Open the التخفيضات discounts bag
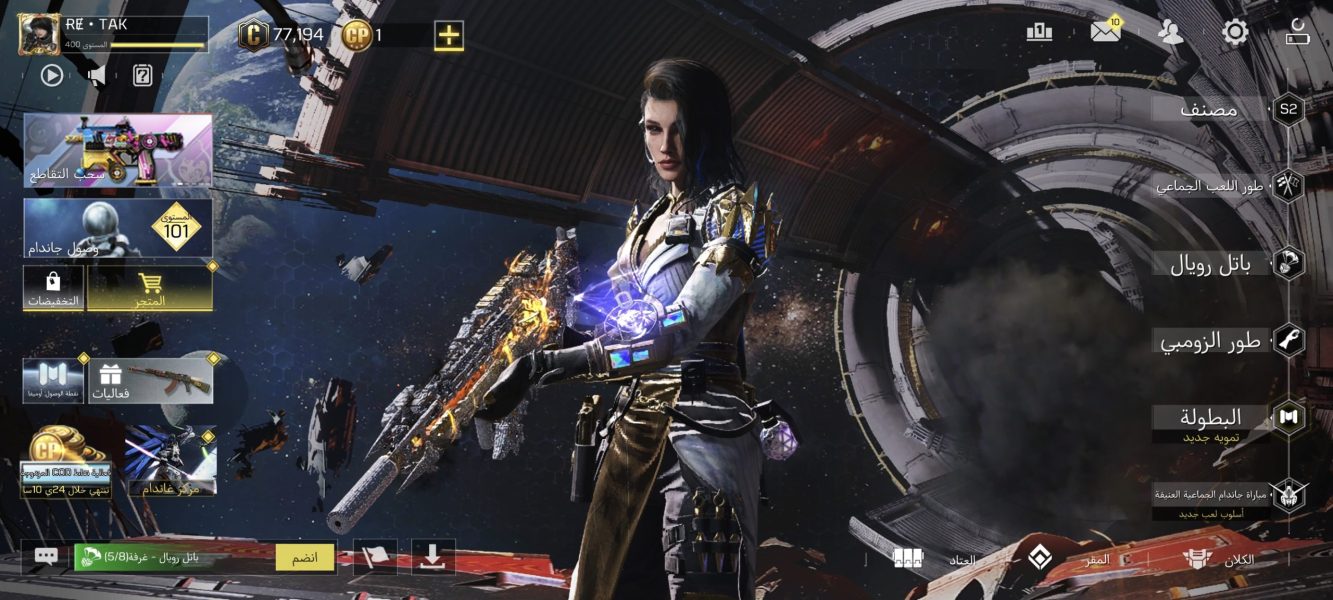1333x600 pixels. [x=53, y=288]
